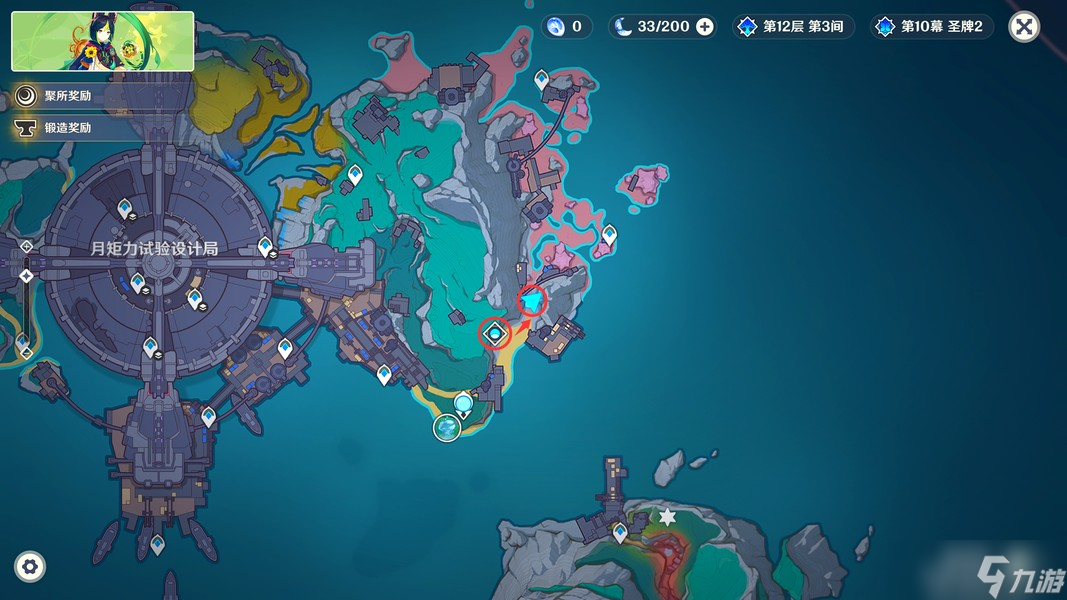This screenshot has width=1067, height=600.
Task: Select the round green domain marker
Action: pyautogui.click(x=447, y=428)
